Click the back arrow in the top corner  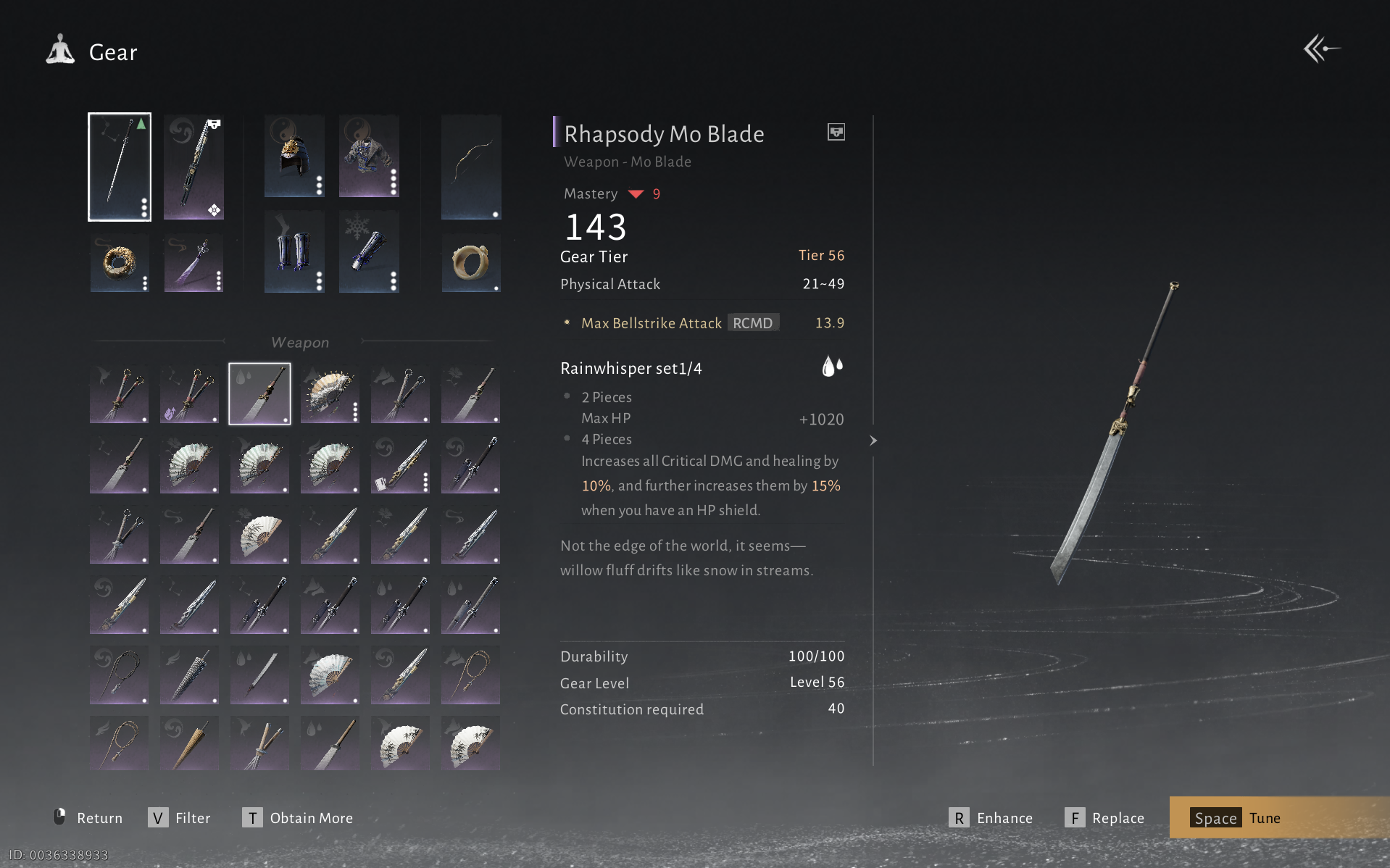1321,49
